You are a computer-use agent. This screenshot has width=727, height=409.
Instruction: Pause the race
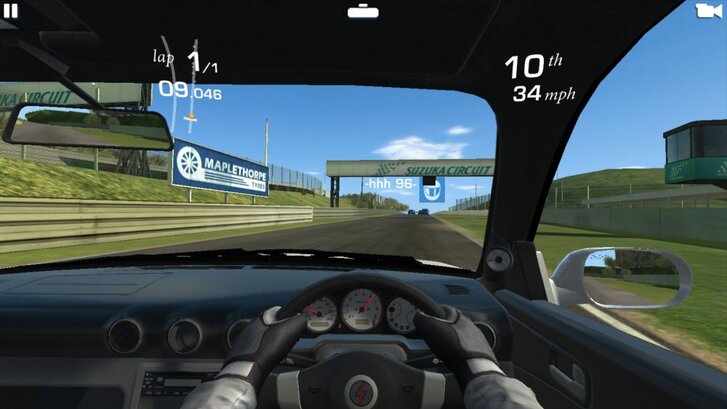pos(12,11)
